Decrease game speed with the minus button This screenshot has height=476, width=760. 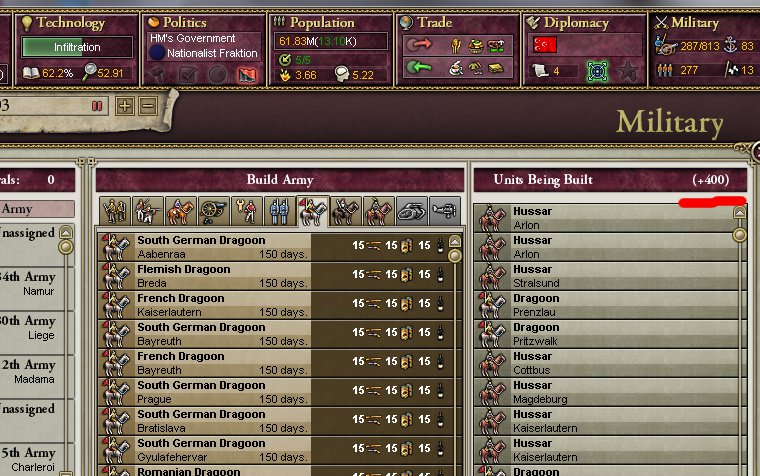[x=148, y=105]
